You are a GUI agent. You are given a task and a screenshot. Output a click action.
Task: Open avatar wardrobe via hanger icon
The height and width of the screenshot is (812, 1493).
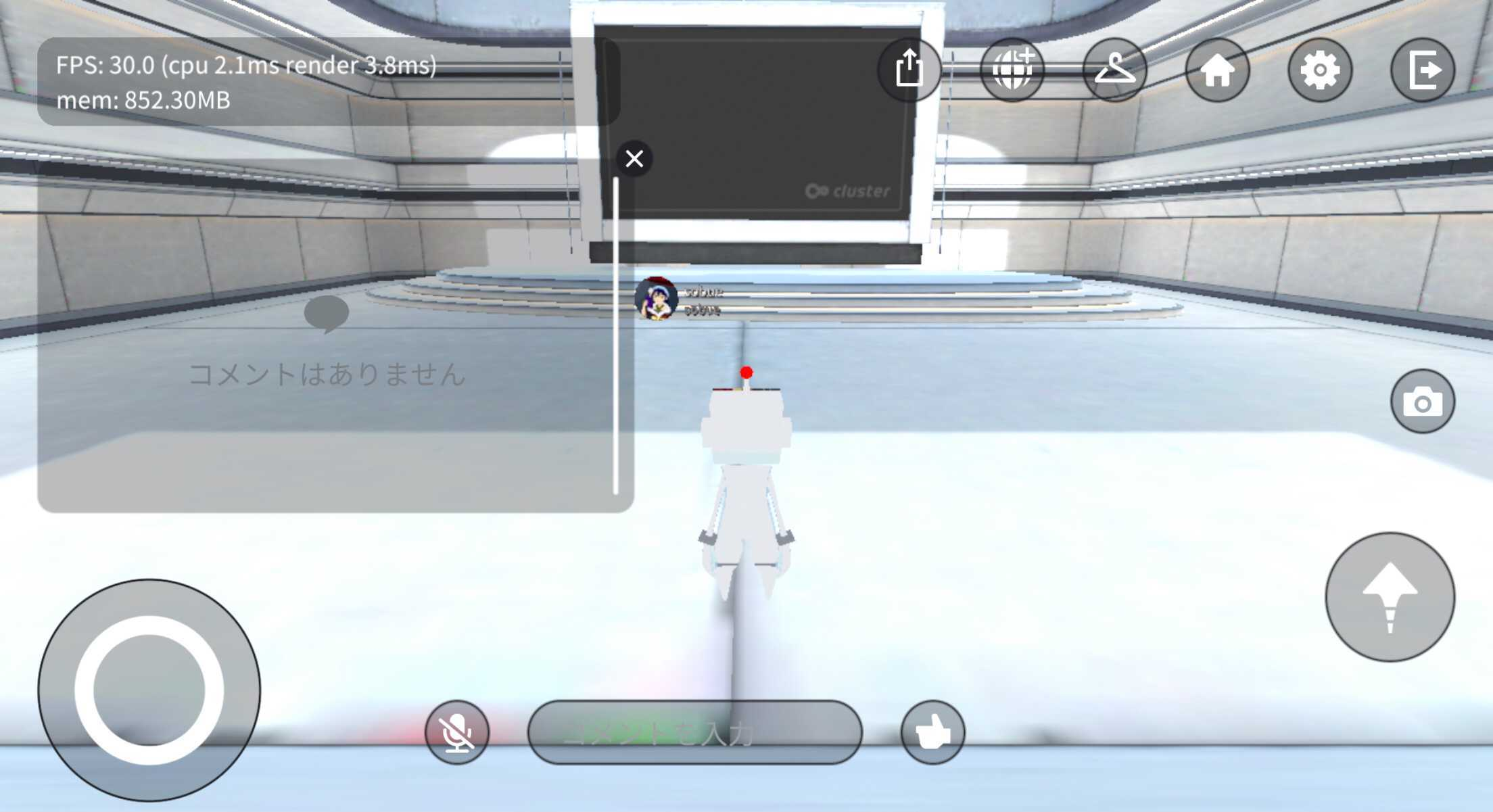coord(1116,70)
